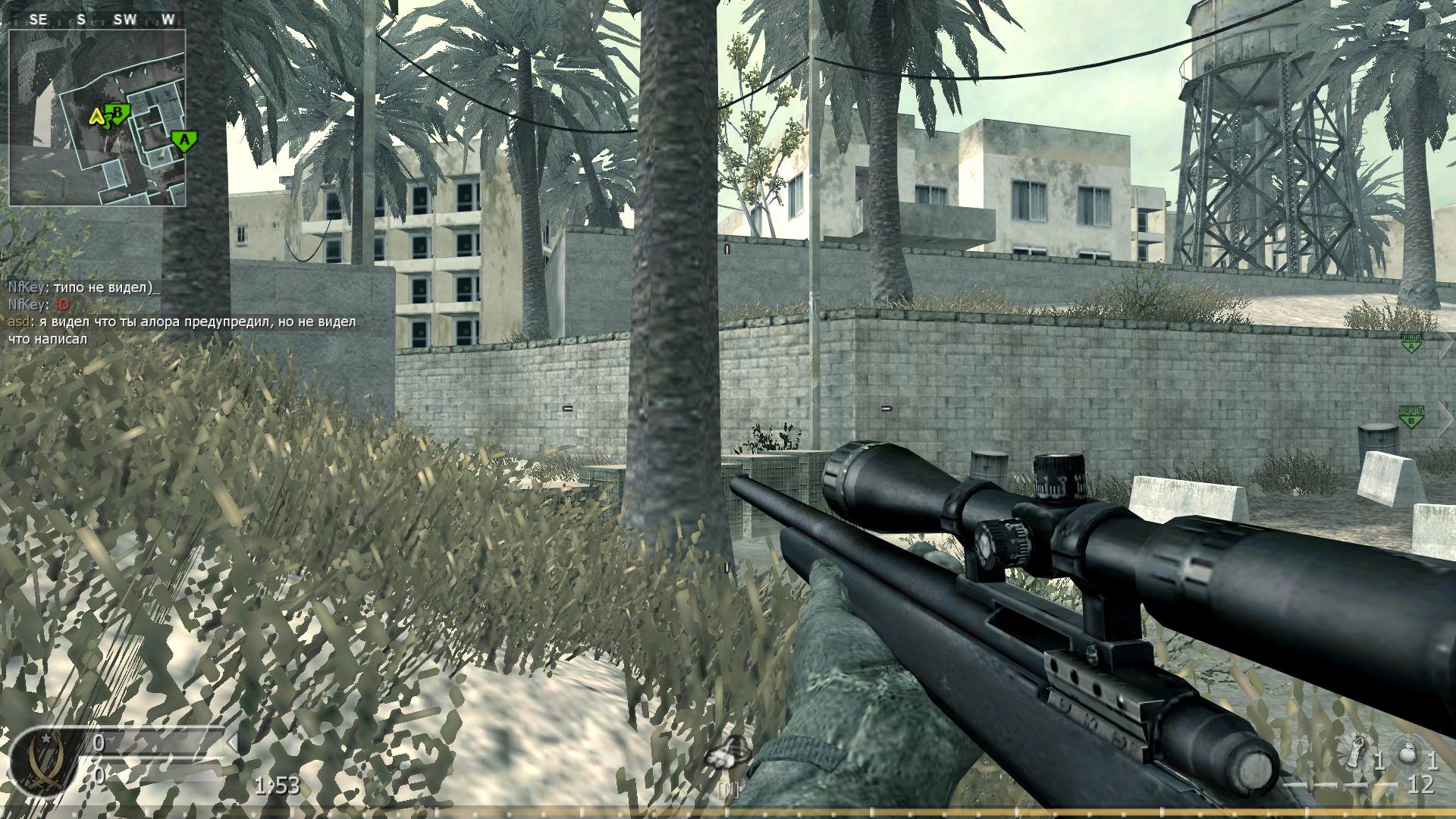The height and width of the screenshot is (819, 1456).
Task: Click the green B objective marker on the minimap
Action: click(x=118, y=112)
